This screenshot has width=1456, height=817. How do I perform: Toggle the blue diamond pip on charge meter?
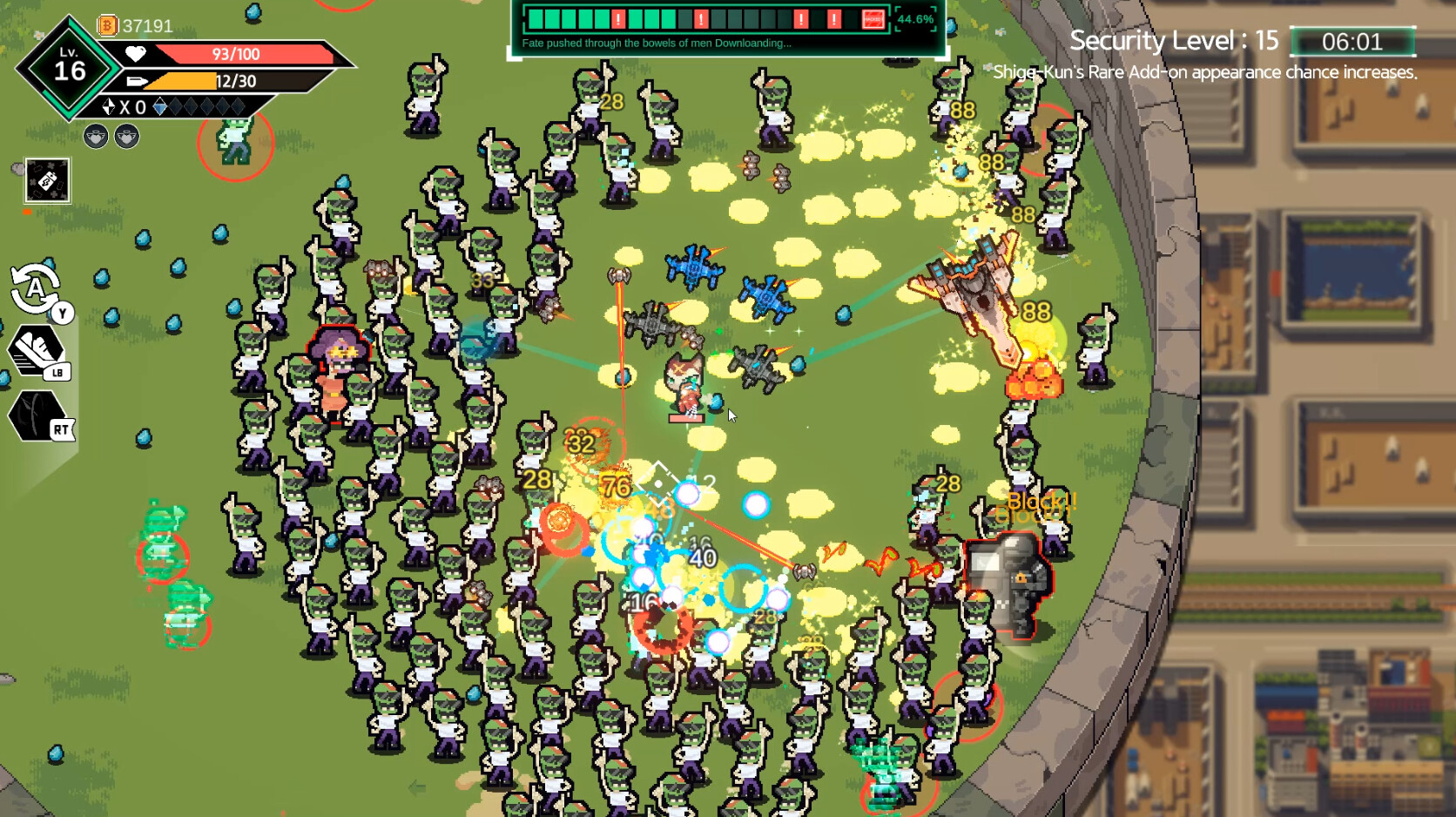(x=161, y=106)
